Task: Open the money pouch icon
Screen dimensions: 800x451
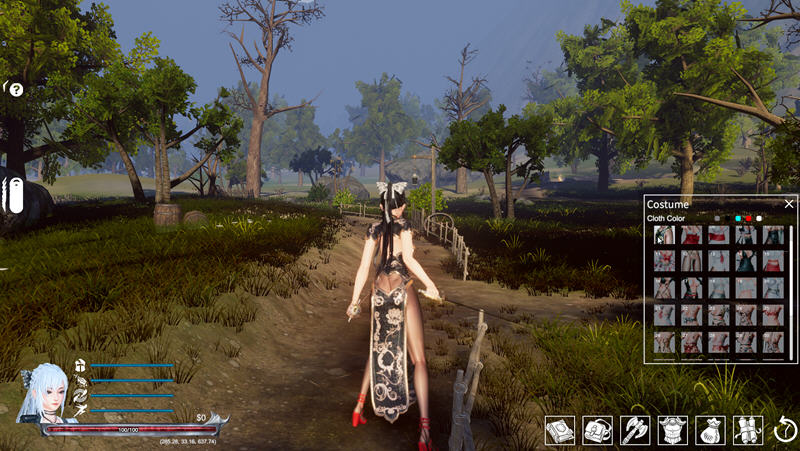Action: (x=710, y=430)
